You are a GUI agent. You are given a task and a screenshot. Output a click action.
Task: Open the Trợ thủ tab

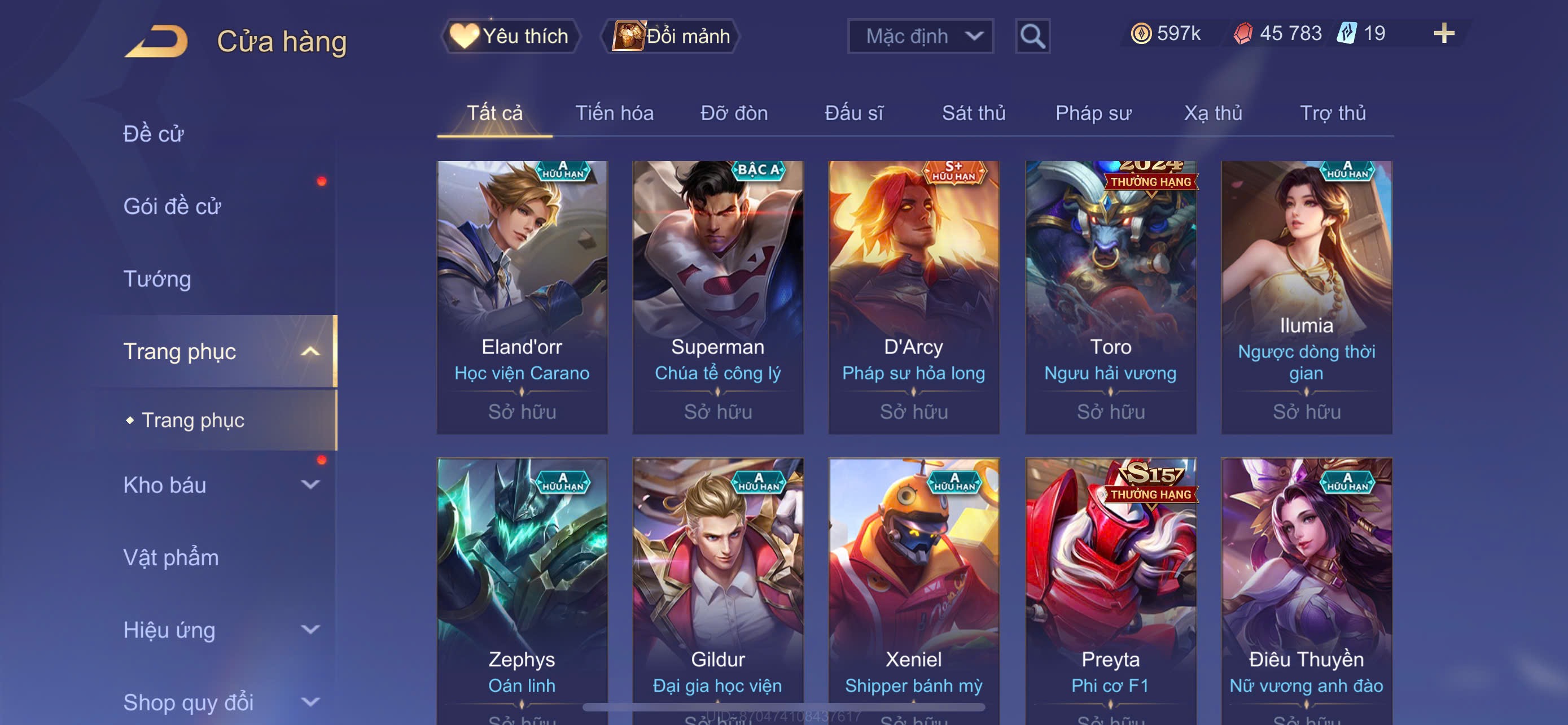pos(1333,113)
